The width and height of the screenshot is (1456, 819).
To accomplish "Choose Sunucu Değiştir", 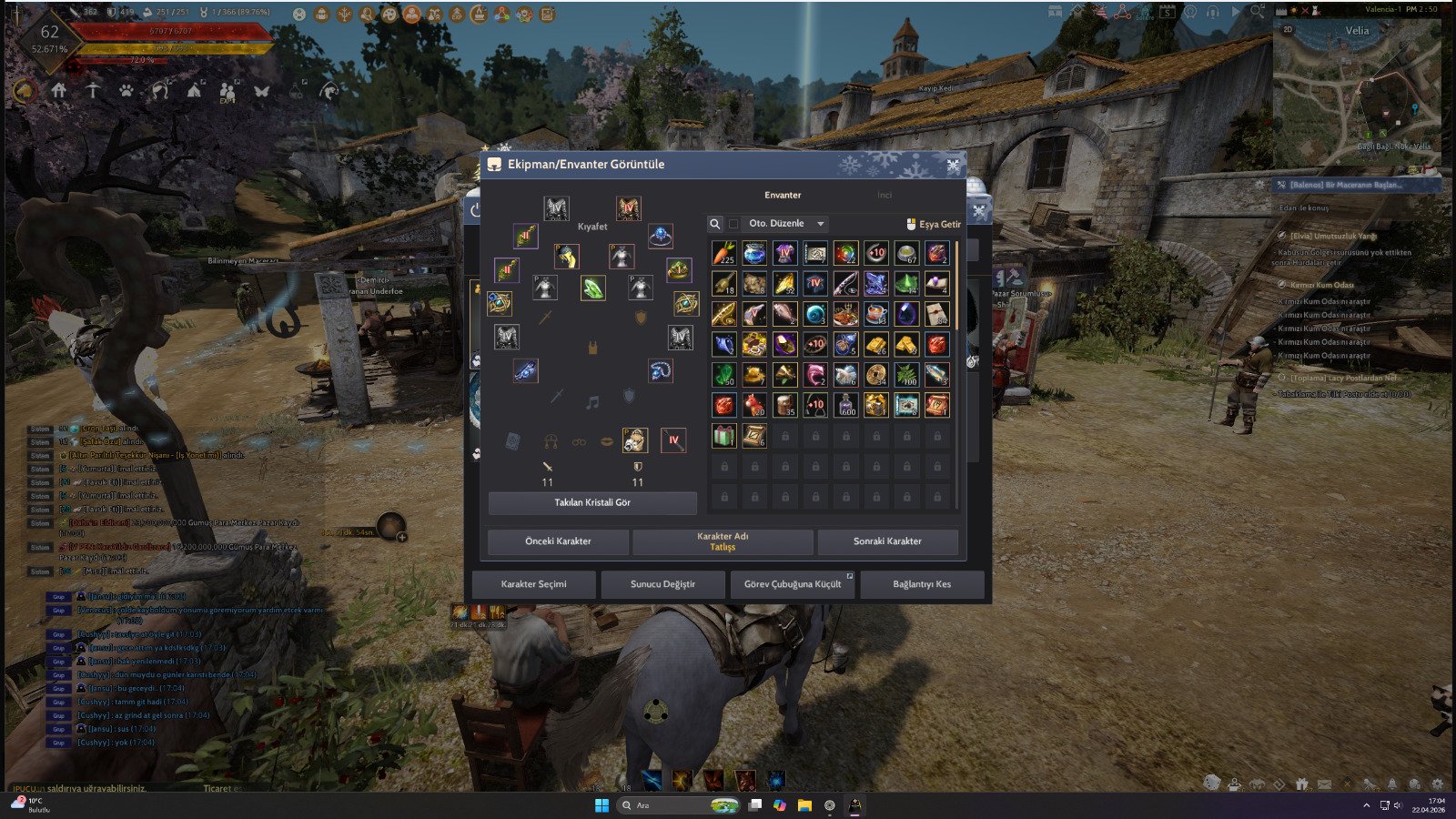I will [662, 584].
